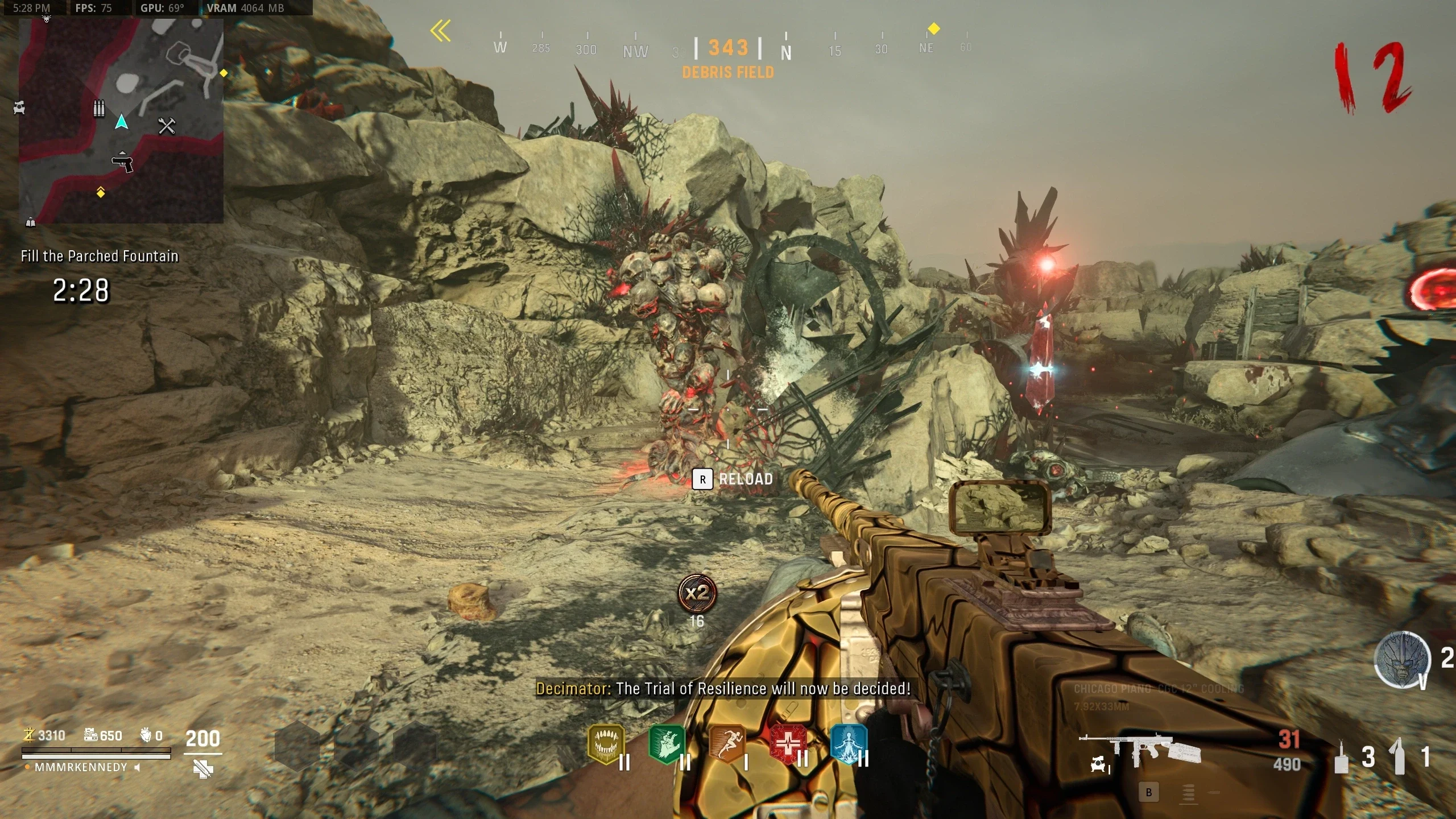Click the armor plate status icon
The width and height of the screenshot is (1456, 819).
coord(203,770)
